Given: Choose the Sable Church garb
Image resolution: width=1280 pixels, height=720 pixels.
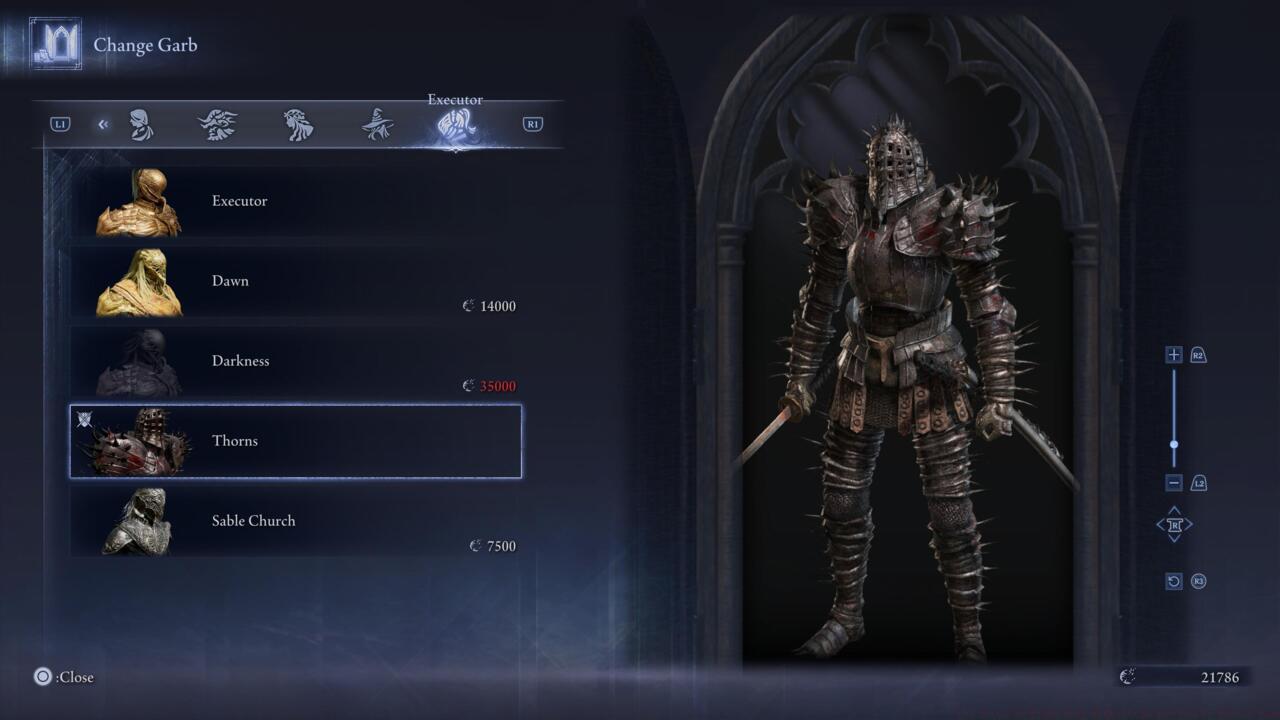Looking at the screenshot, I should [295, 521].
